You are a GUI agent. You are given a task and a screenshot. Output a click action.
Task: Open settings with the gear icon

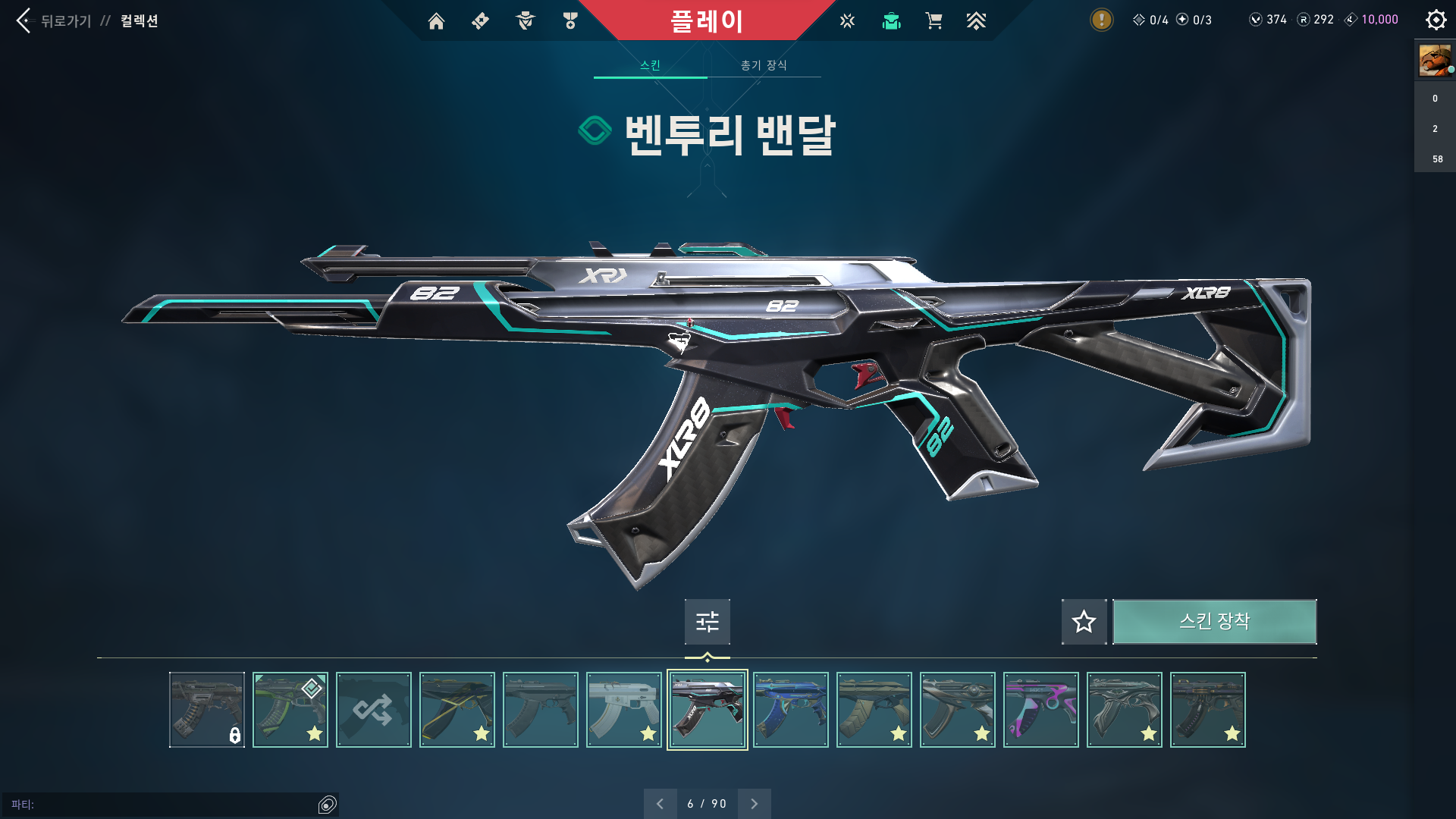1436,20
